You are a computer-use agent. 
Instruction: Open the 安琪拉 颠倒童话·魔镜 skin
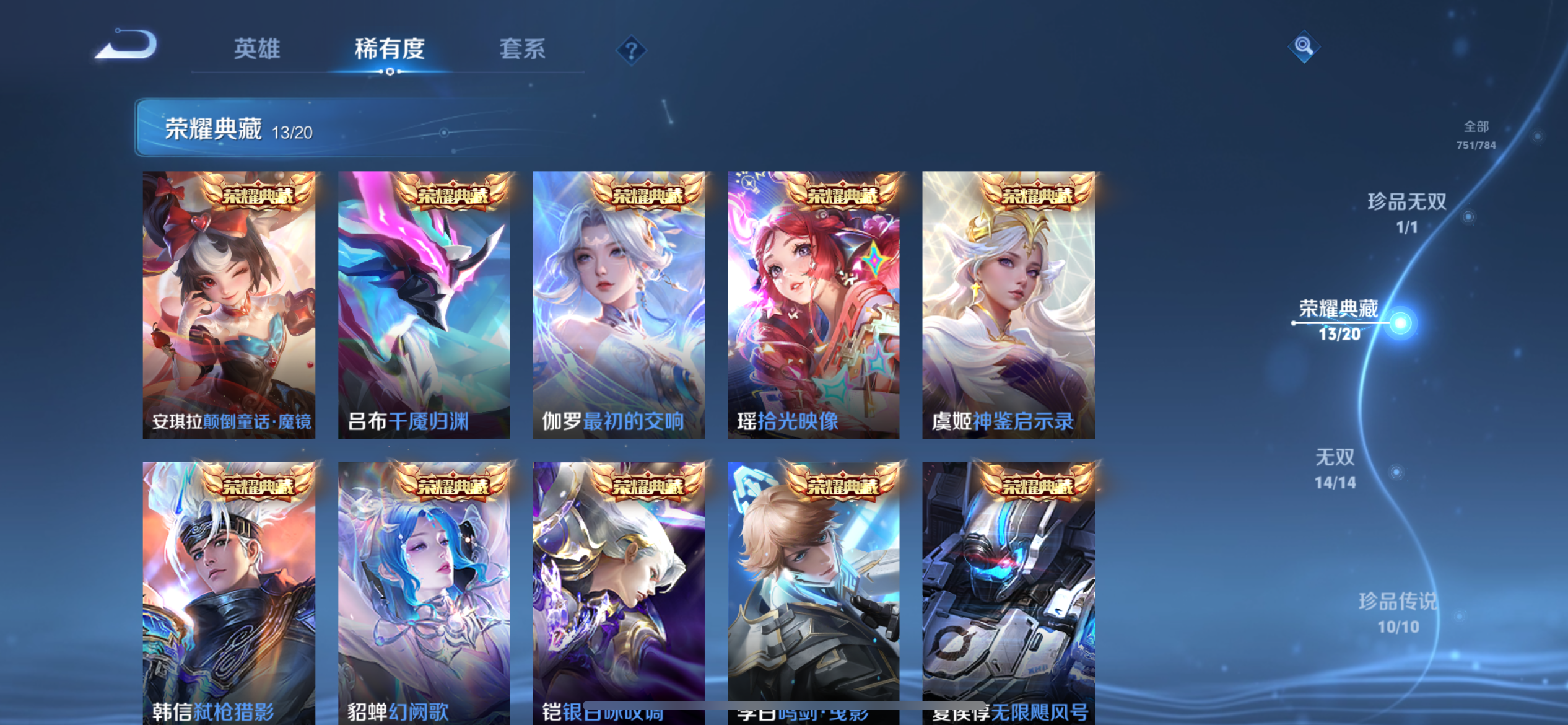point(230,304)
